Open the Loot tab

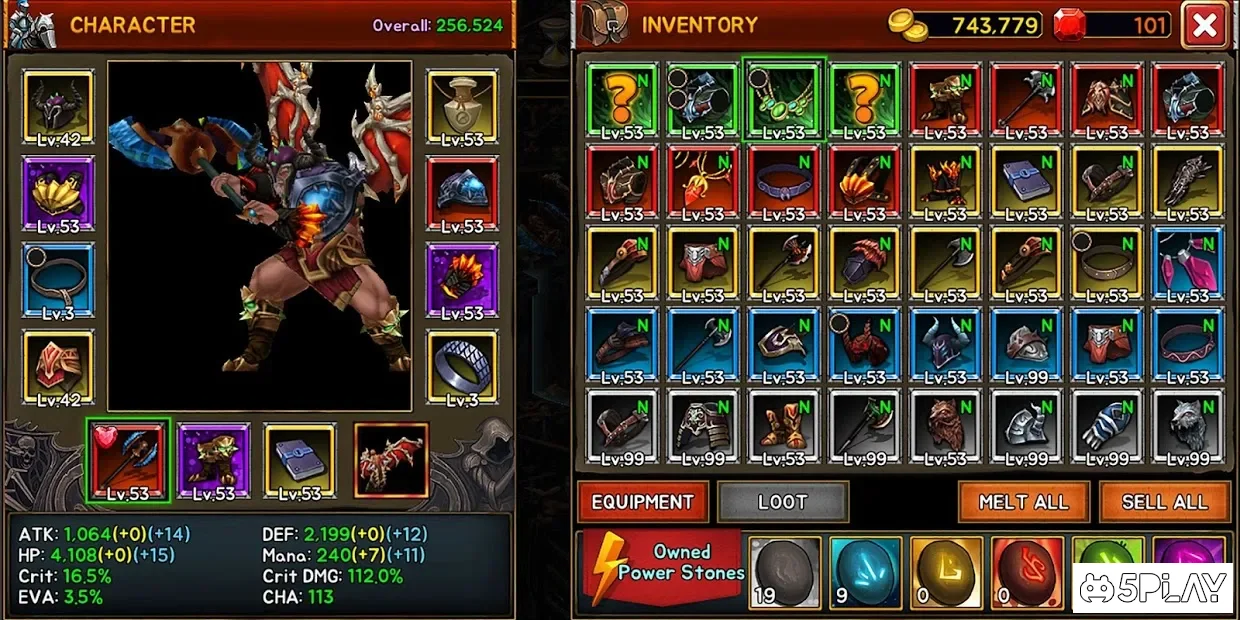tap(782, 502)
